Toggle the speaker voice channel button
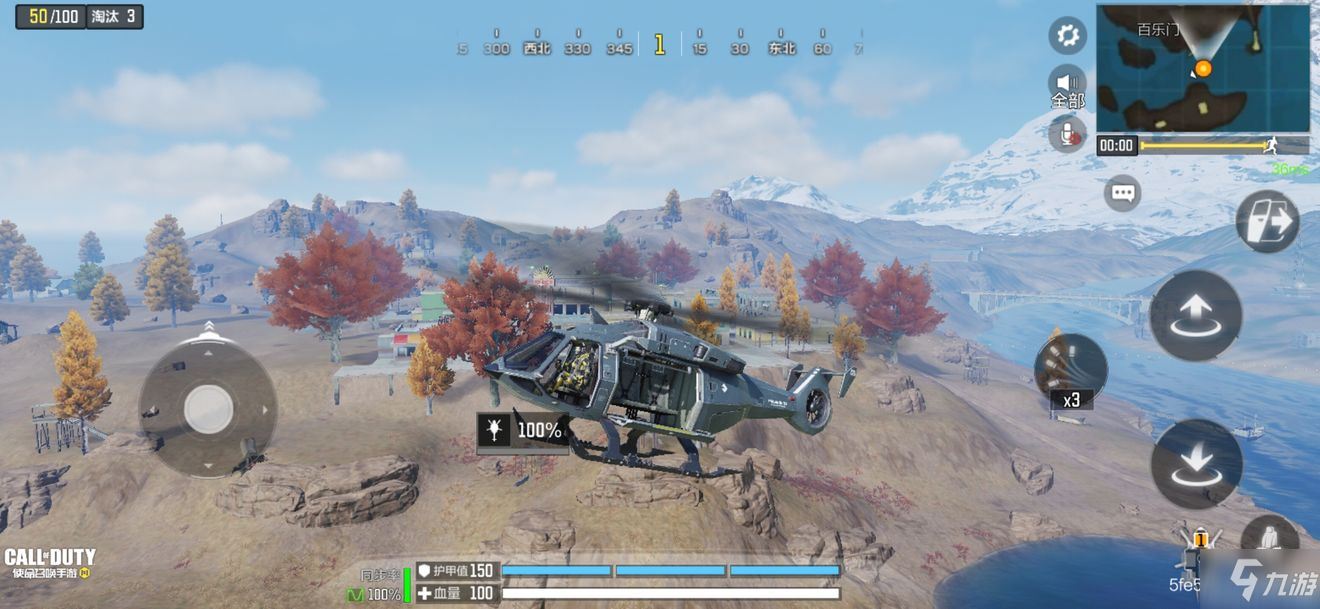 pos(1067,83)
